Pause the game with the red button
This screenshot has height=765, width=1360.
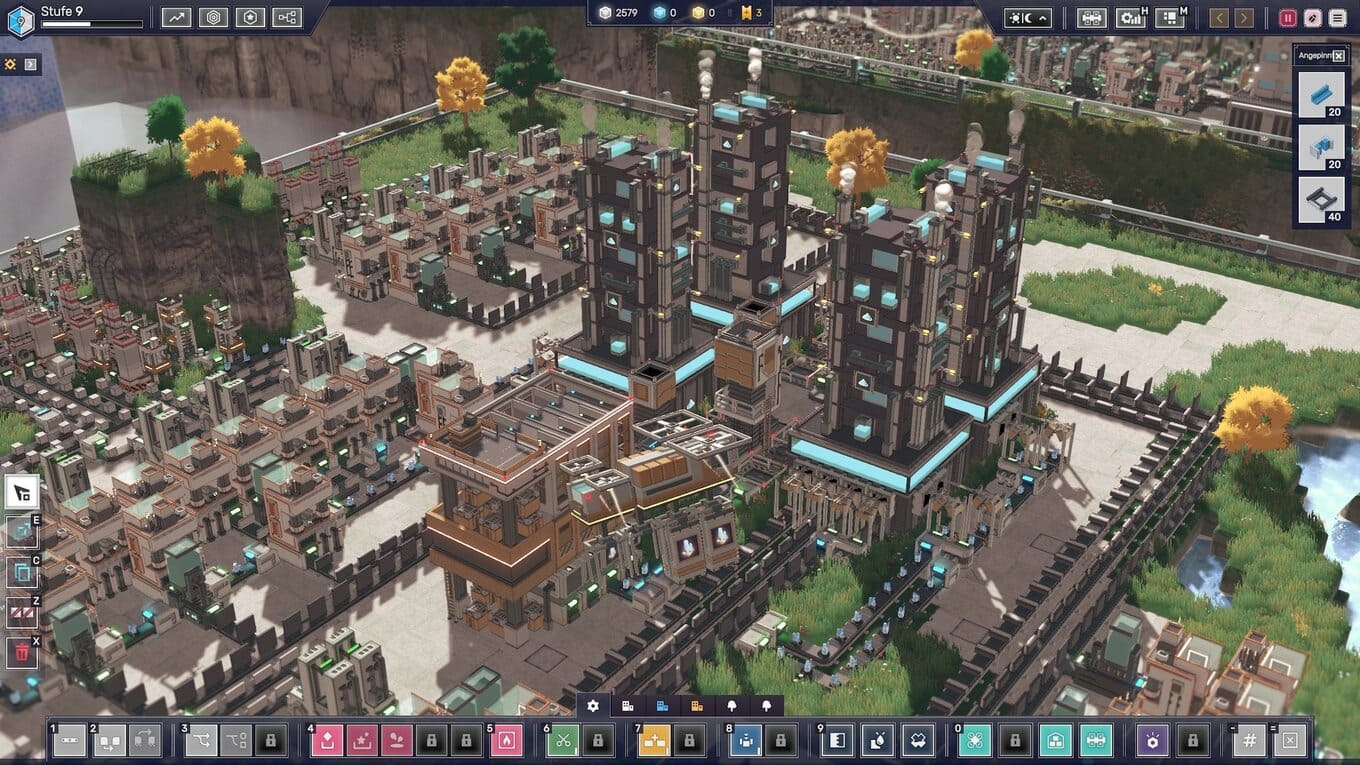1287,17
